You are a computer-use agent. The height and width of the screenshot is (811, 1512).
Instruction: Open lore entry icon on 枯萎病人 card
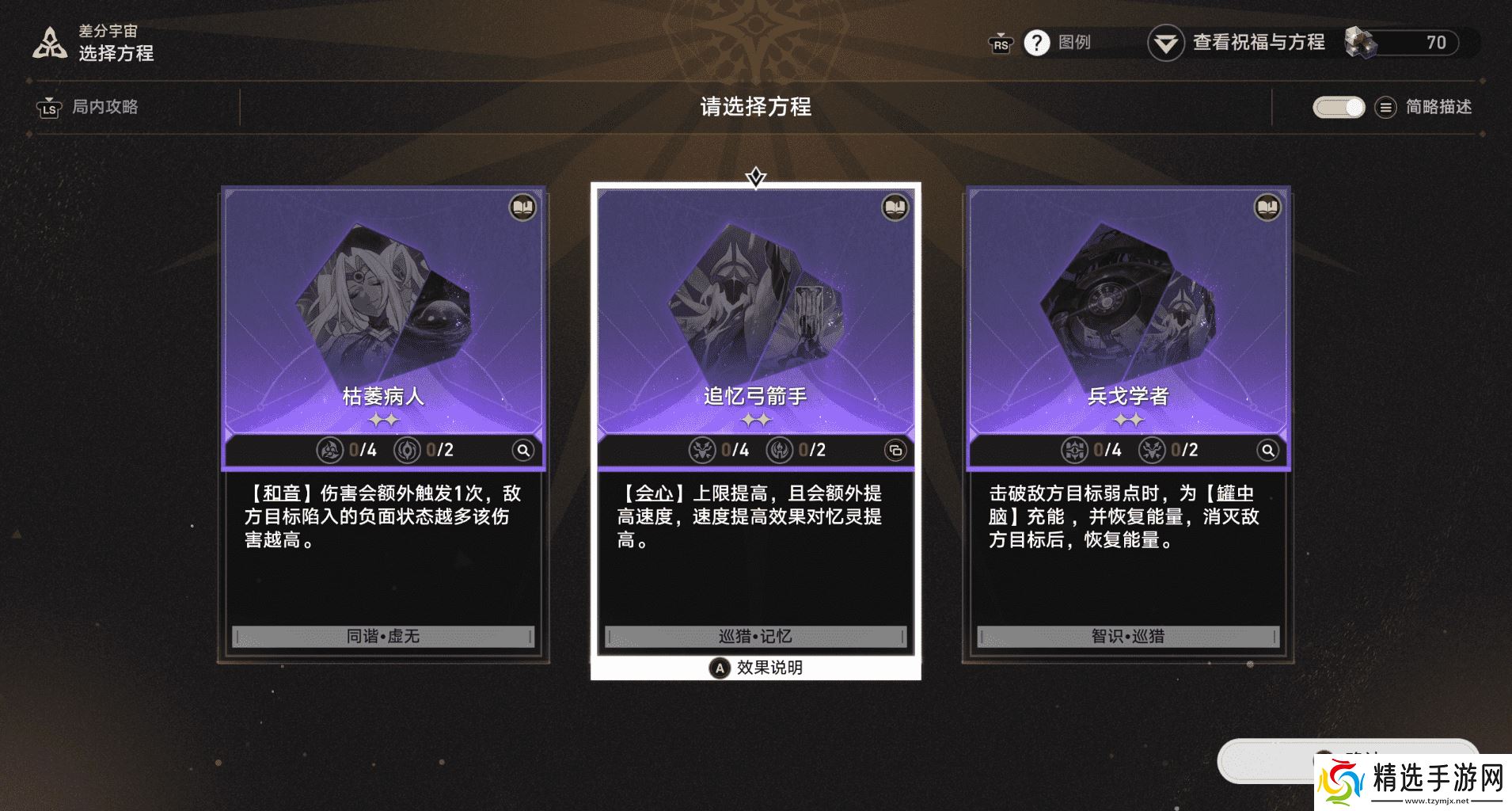(x=522, y=208)
